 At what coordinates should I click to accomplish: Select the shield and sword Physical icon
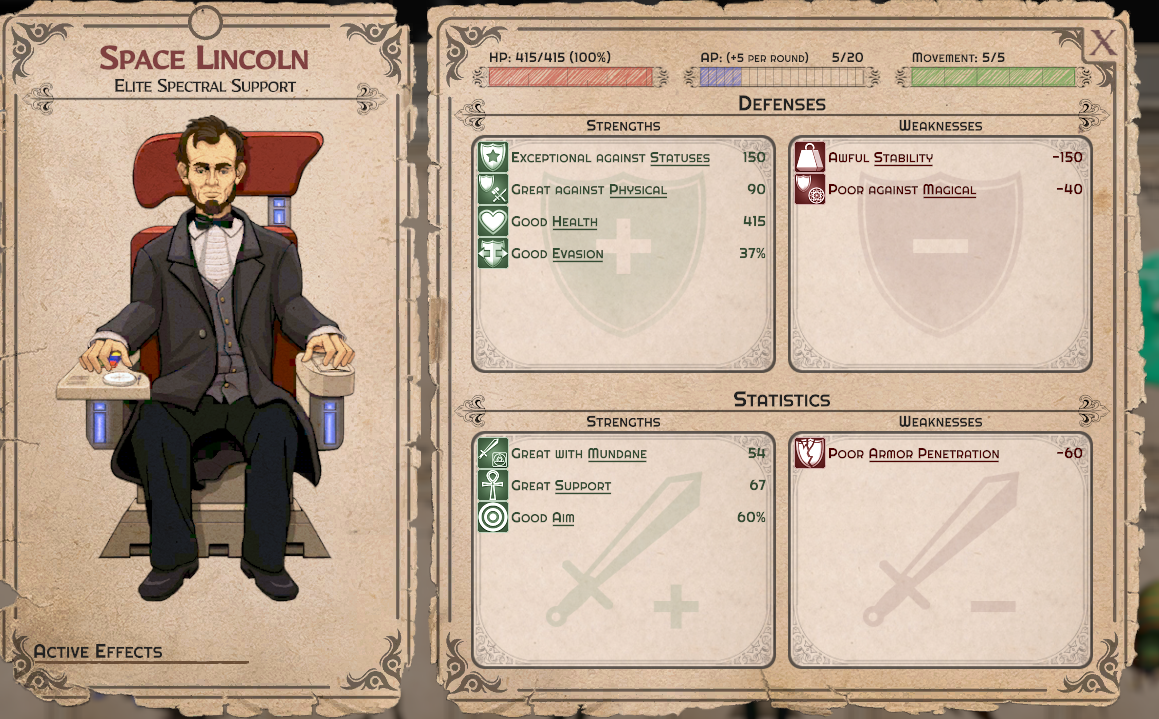pos(493,189)
